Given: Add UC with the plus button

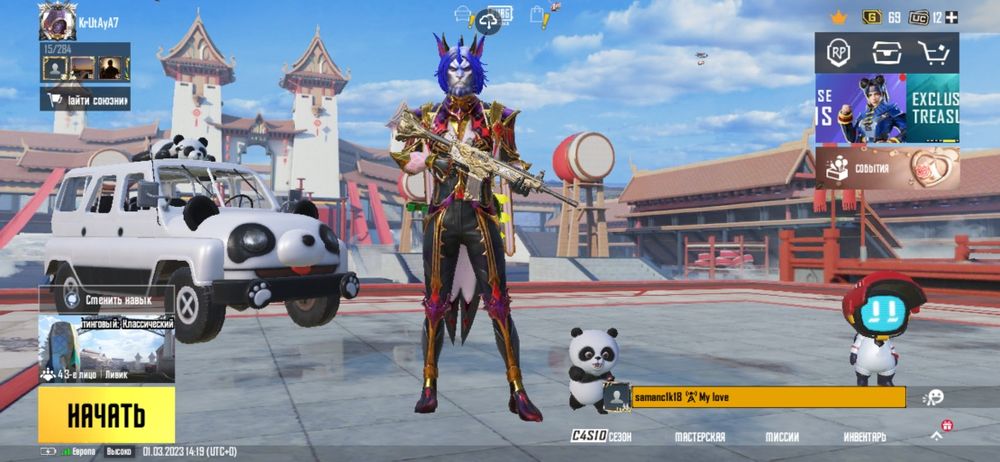Looking at the screenshot, I should pos(952,17).
